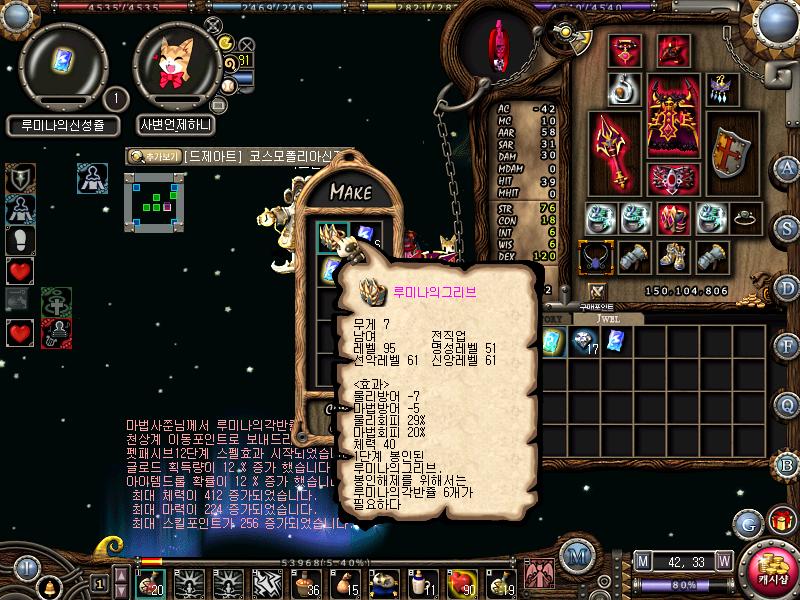
Task: Close the pet panel X button
Action: tap(213, 26)
